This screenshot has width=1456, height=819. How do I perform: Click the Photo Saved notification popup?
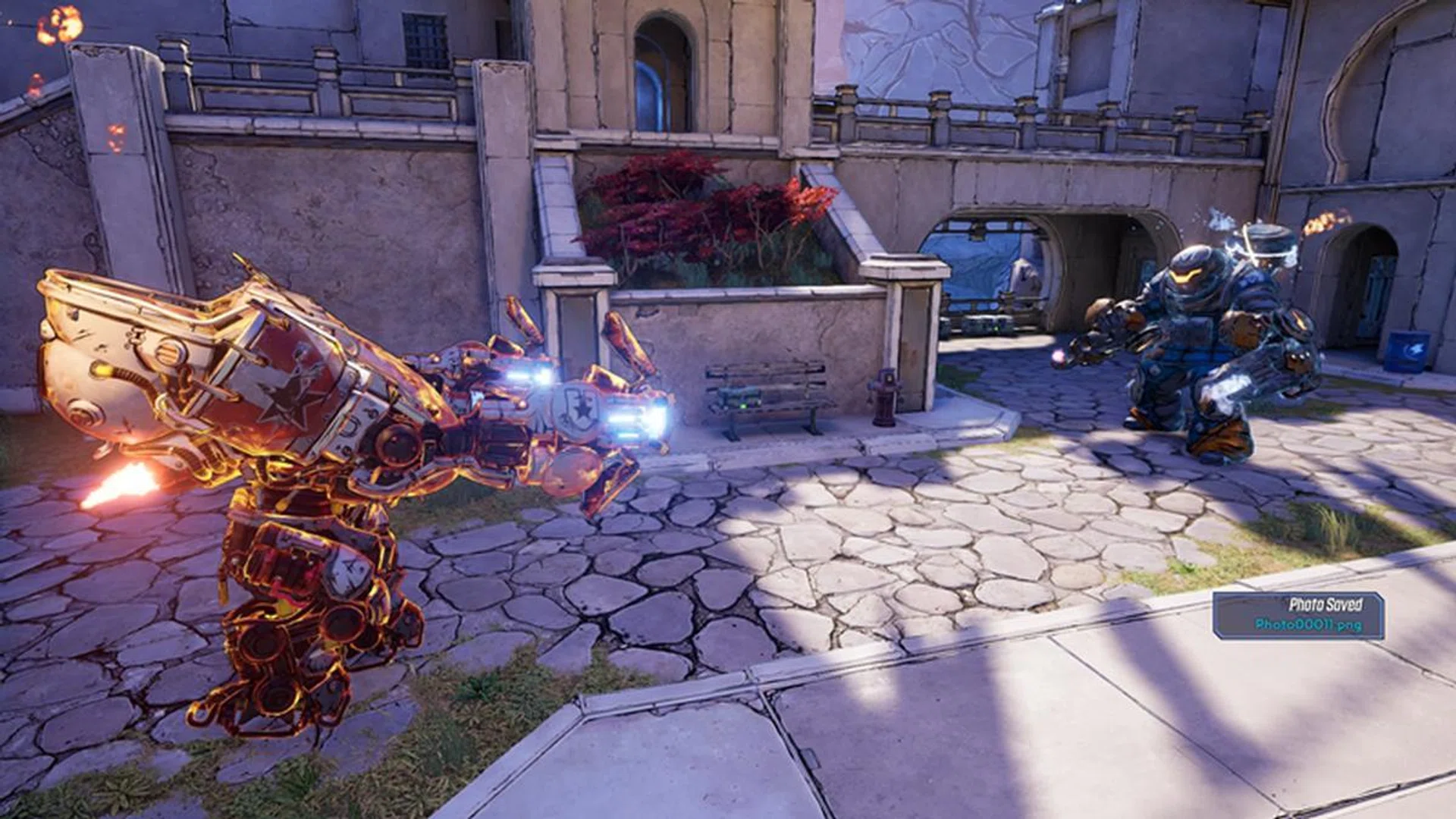[x=1298, y=615]
